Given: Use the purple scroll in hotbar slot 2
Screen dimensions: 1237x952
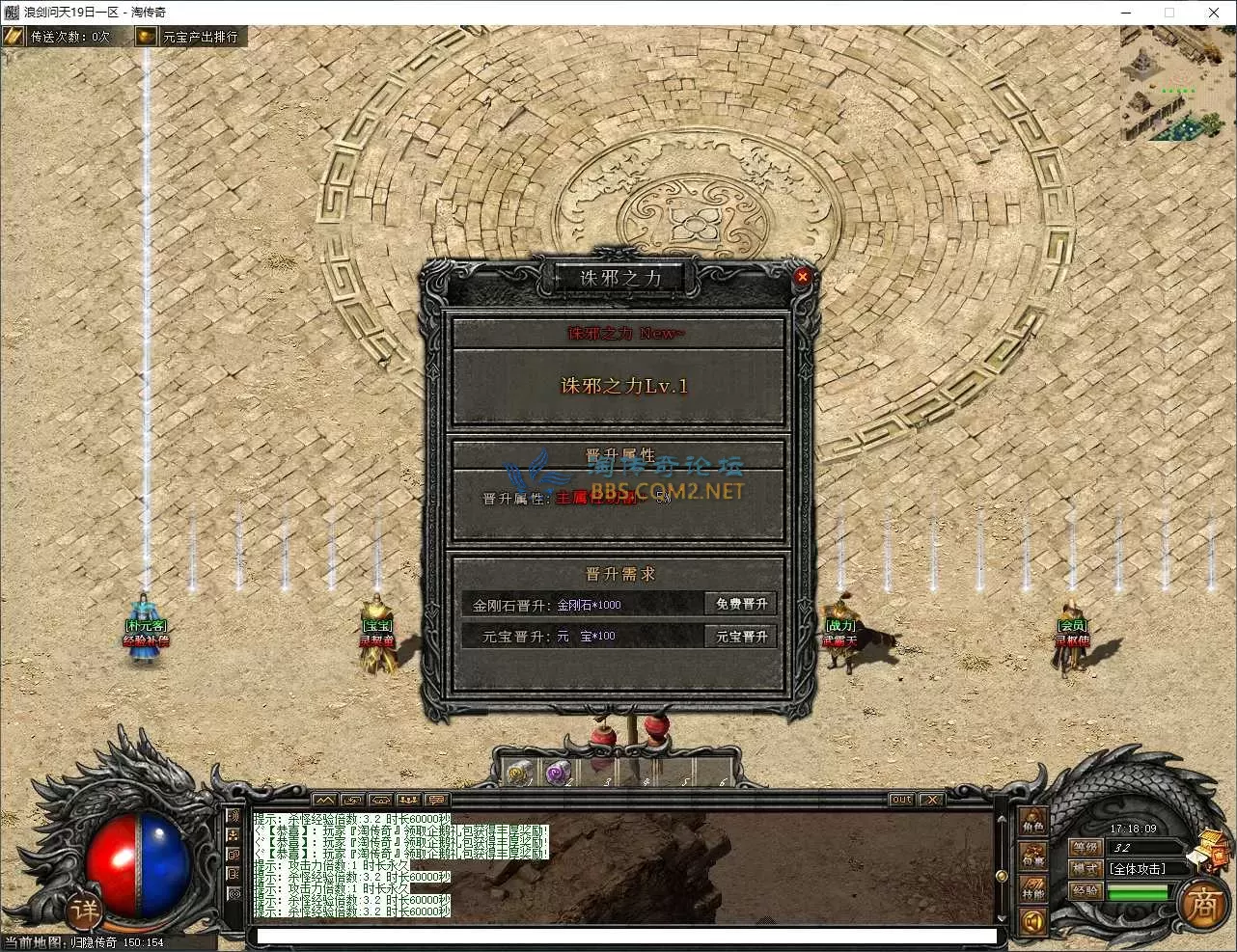Looking at the screenshot, I should (x=559, y=773).
